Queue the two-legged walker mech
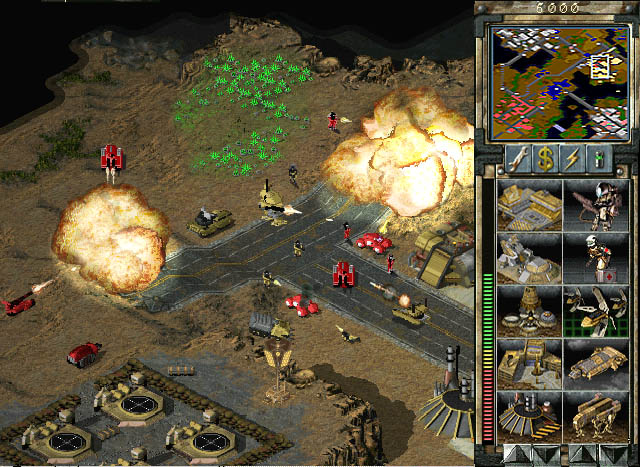 [x=596, y=415]
